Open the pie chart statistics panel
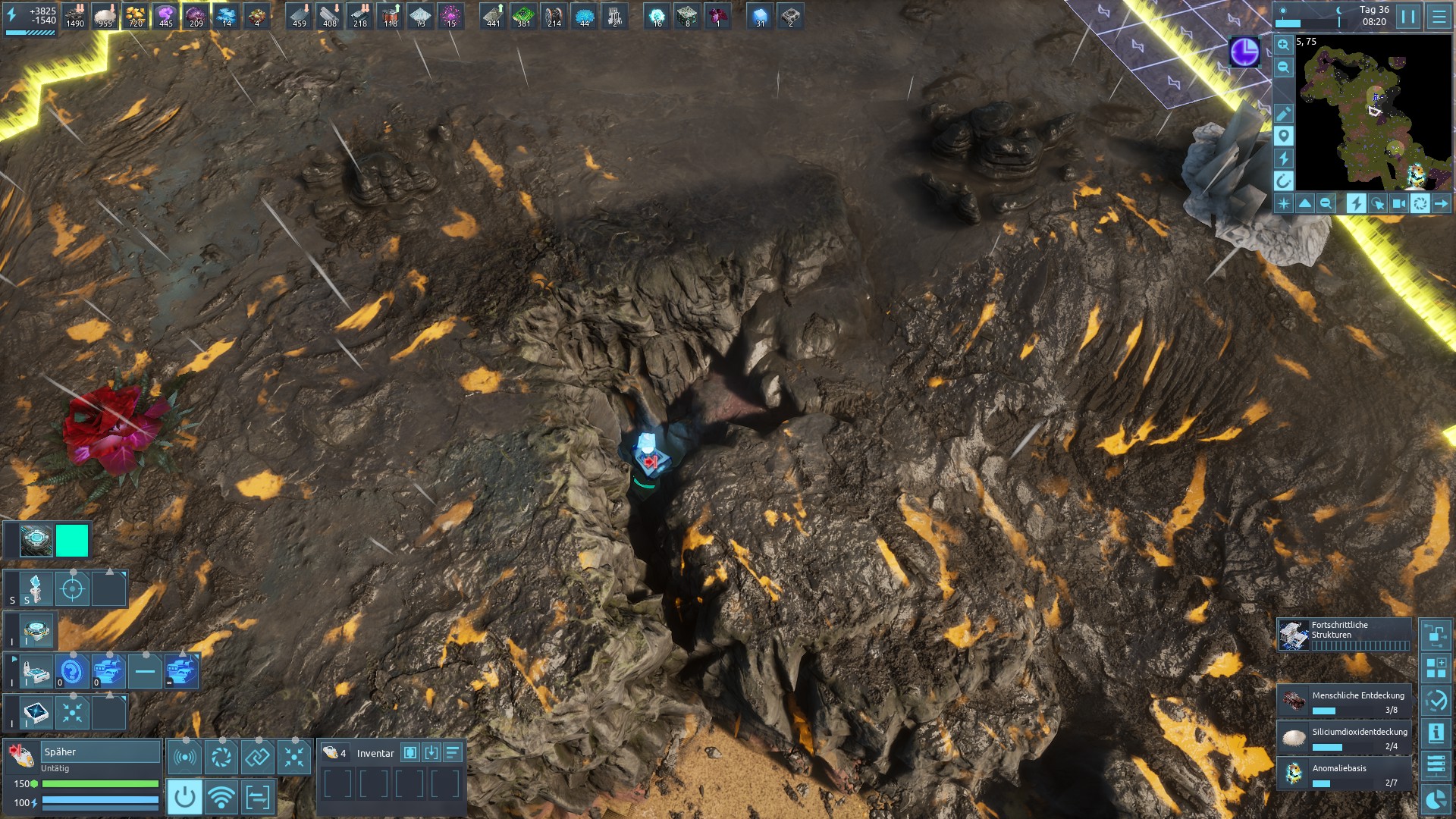Screen dimensions: 1456x819 coord(1436,800)
